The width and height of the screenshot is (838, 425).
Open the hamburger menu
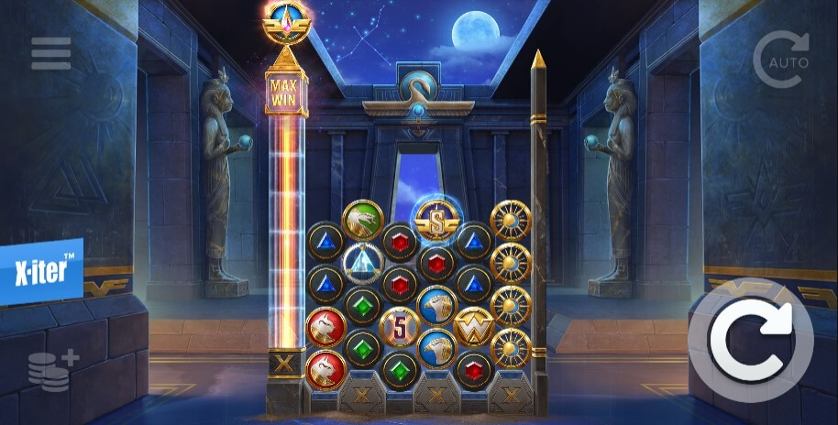click(x=50, y=53)
